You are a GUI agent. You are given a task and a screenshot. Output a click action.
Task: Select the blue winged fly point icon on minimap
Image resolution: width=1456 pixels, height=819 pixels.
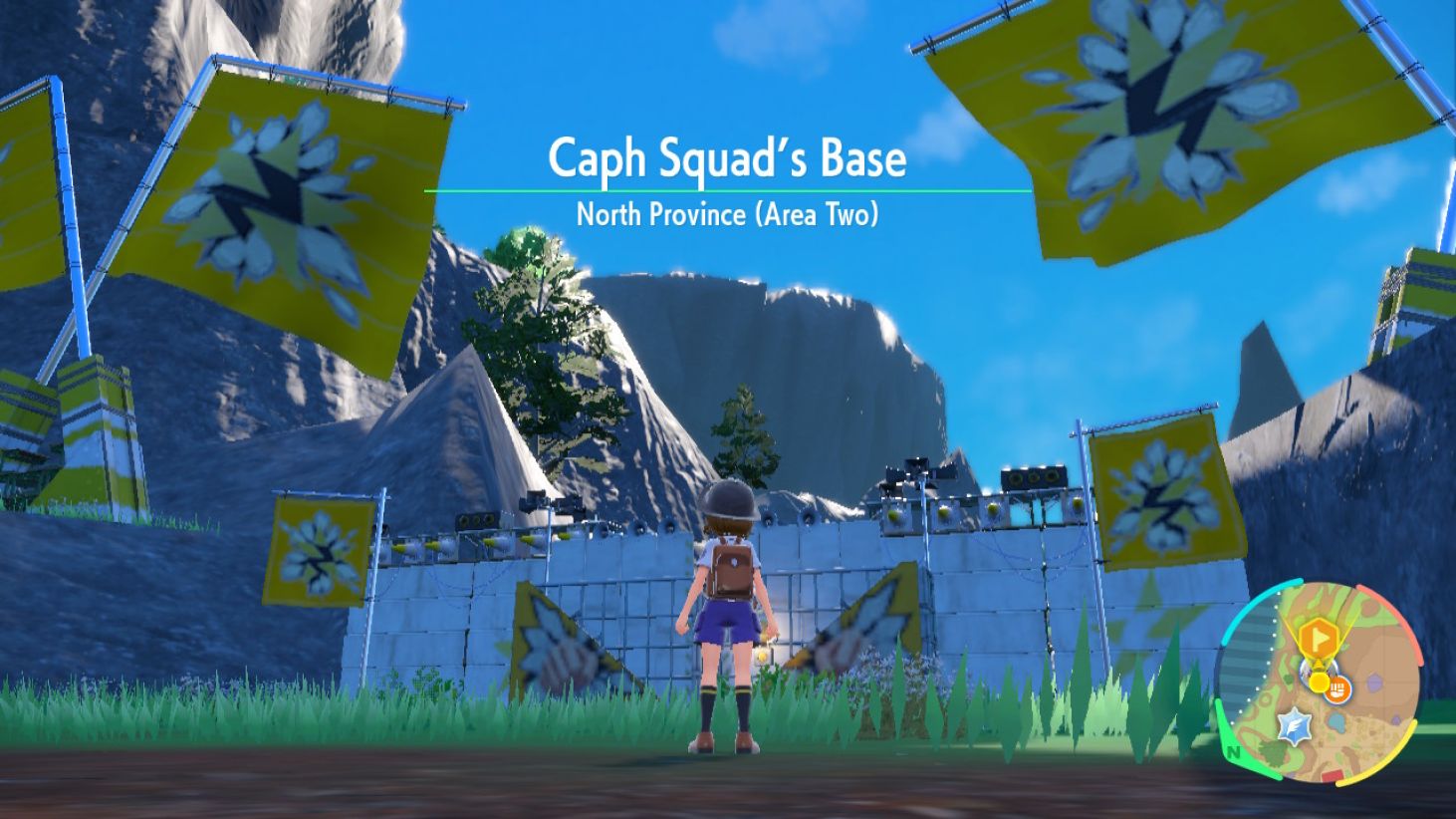(x=1295, y=724)
